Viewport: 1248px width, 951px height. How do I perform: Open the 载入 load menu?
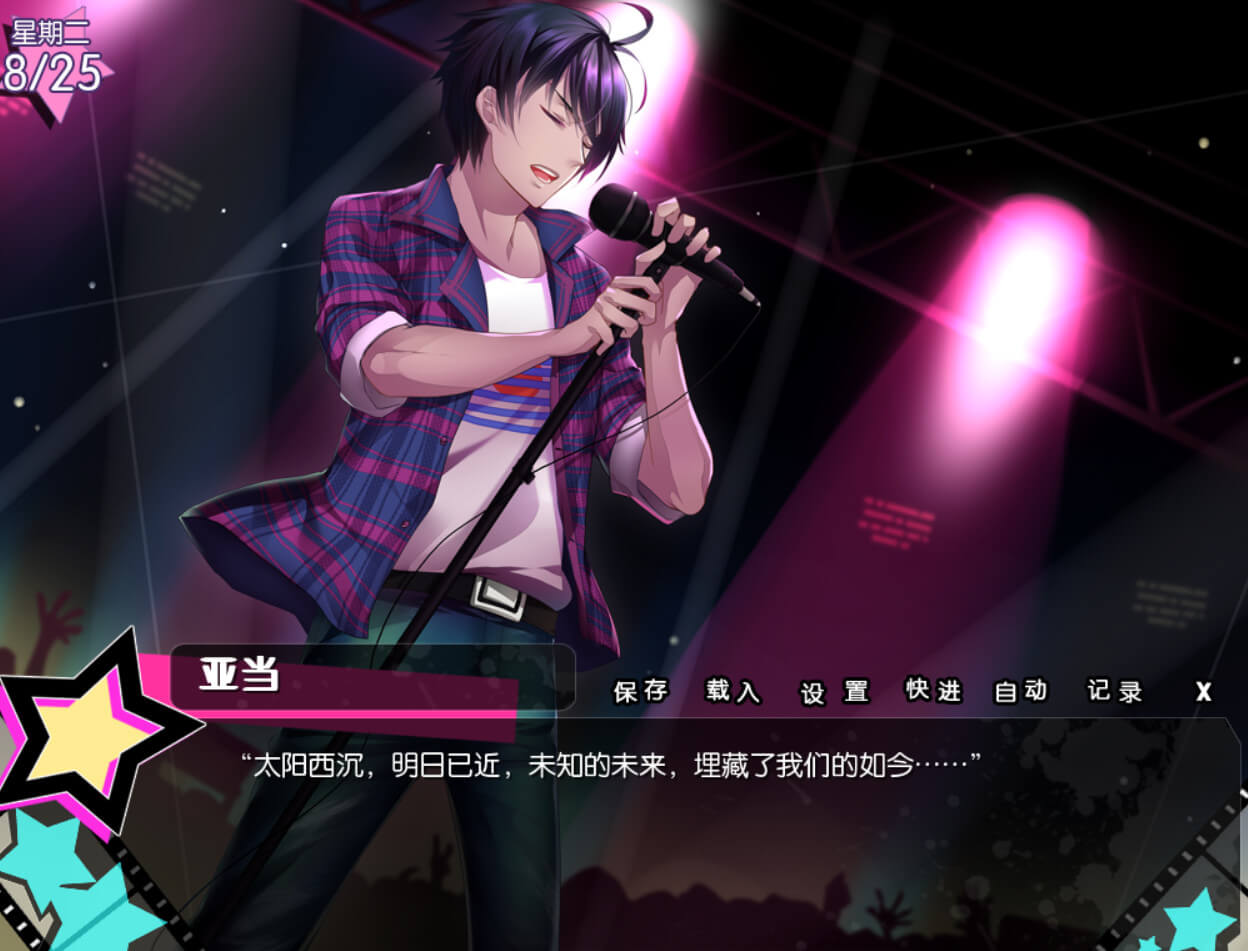(x=733, y=691)
